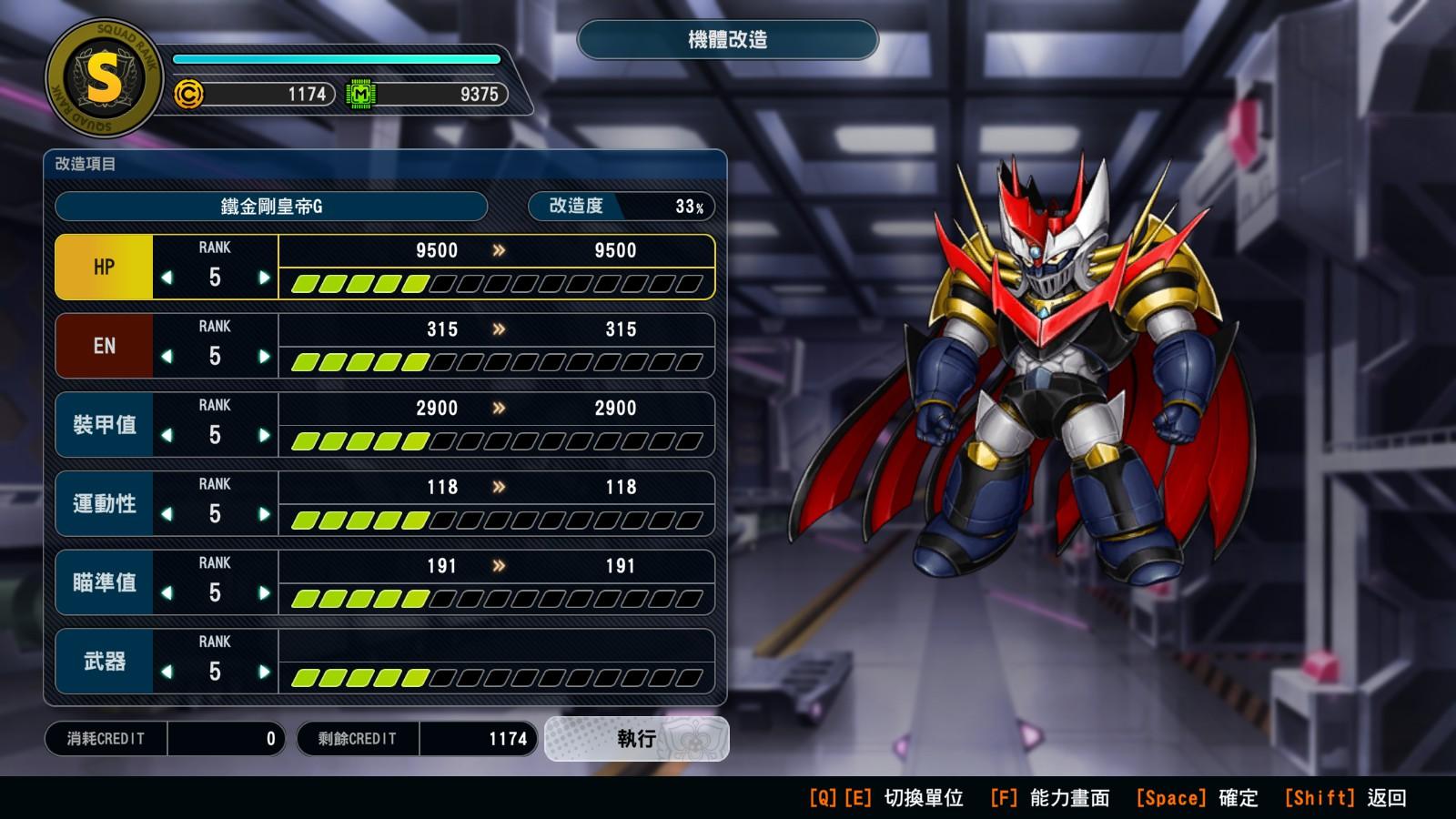Choose the 裝甲值 armor row

tap(104, 425)
